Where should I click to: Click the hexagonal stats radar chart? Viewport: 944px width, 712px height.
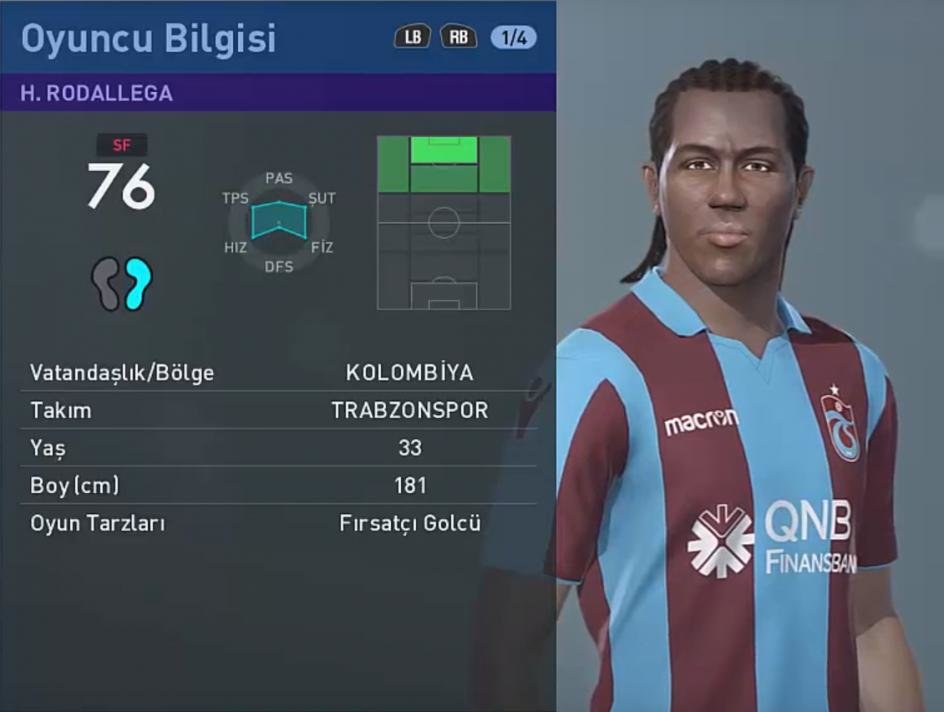279,222
